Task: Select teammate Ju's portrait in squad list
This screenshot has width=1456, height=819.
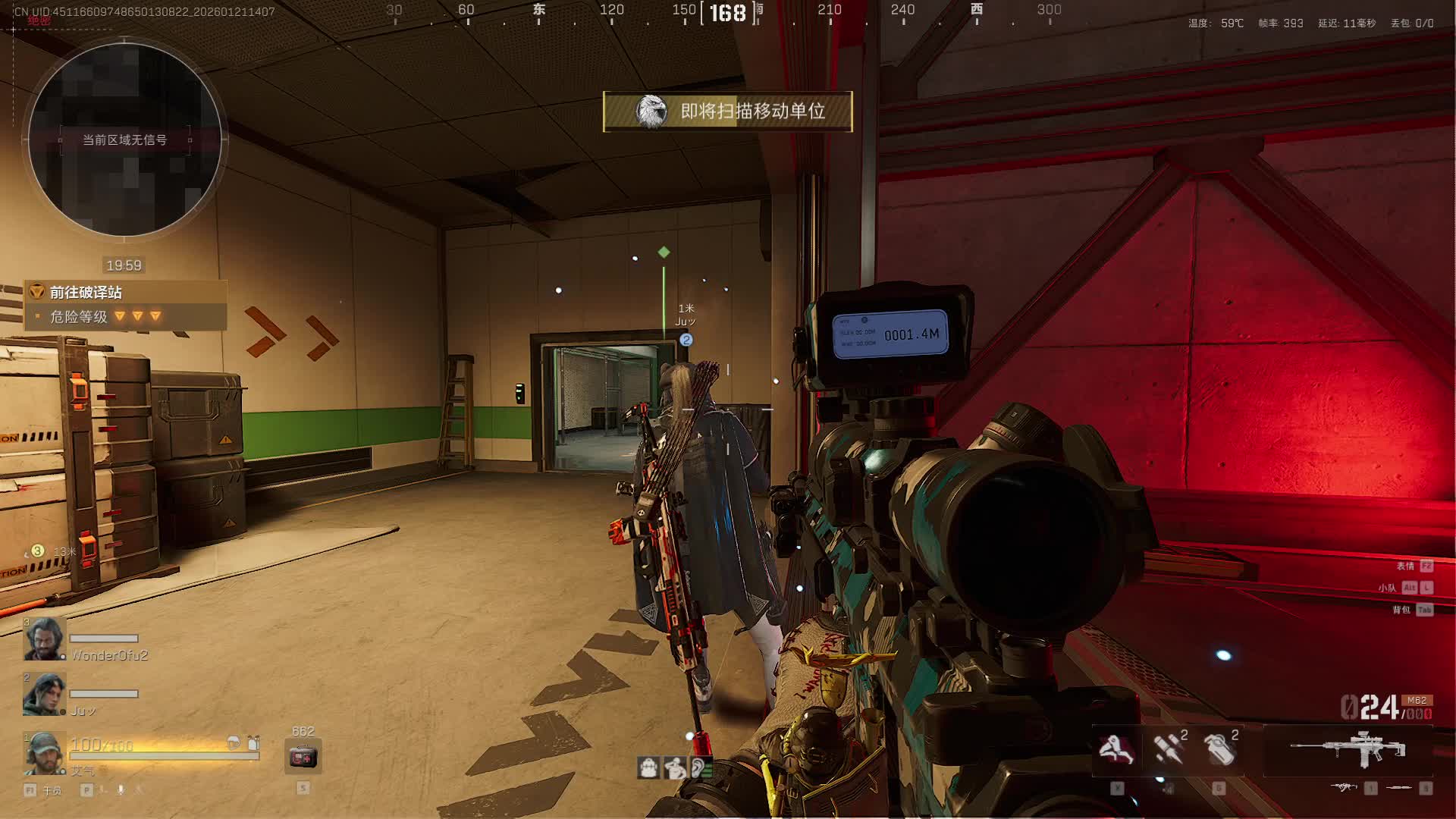Action: (x=45, y=694)
